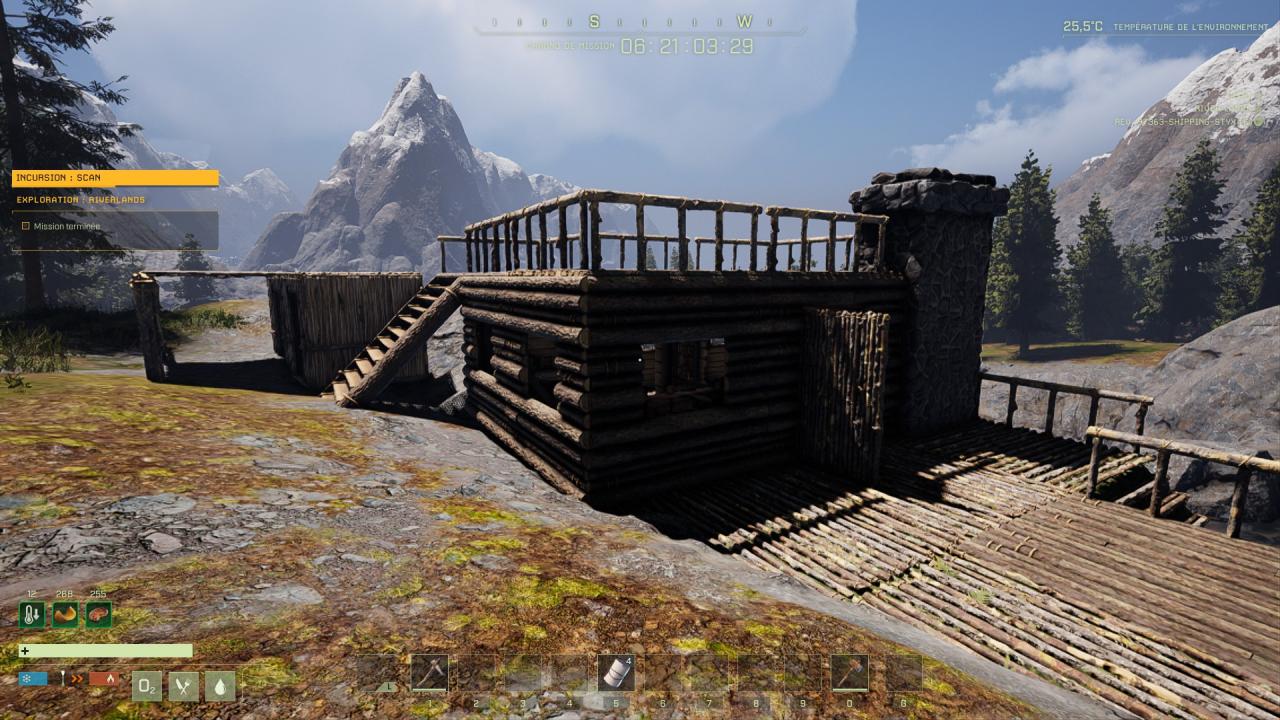Screen dimensions: 1280x720
Task: Click the Incursion: Scan mission header
Action: (115, 178)
